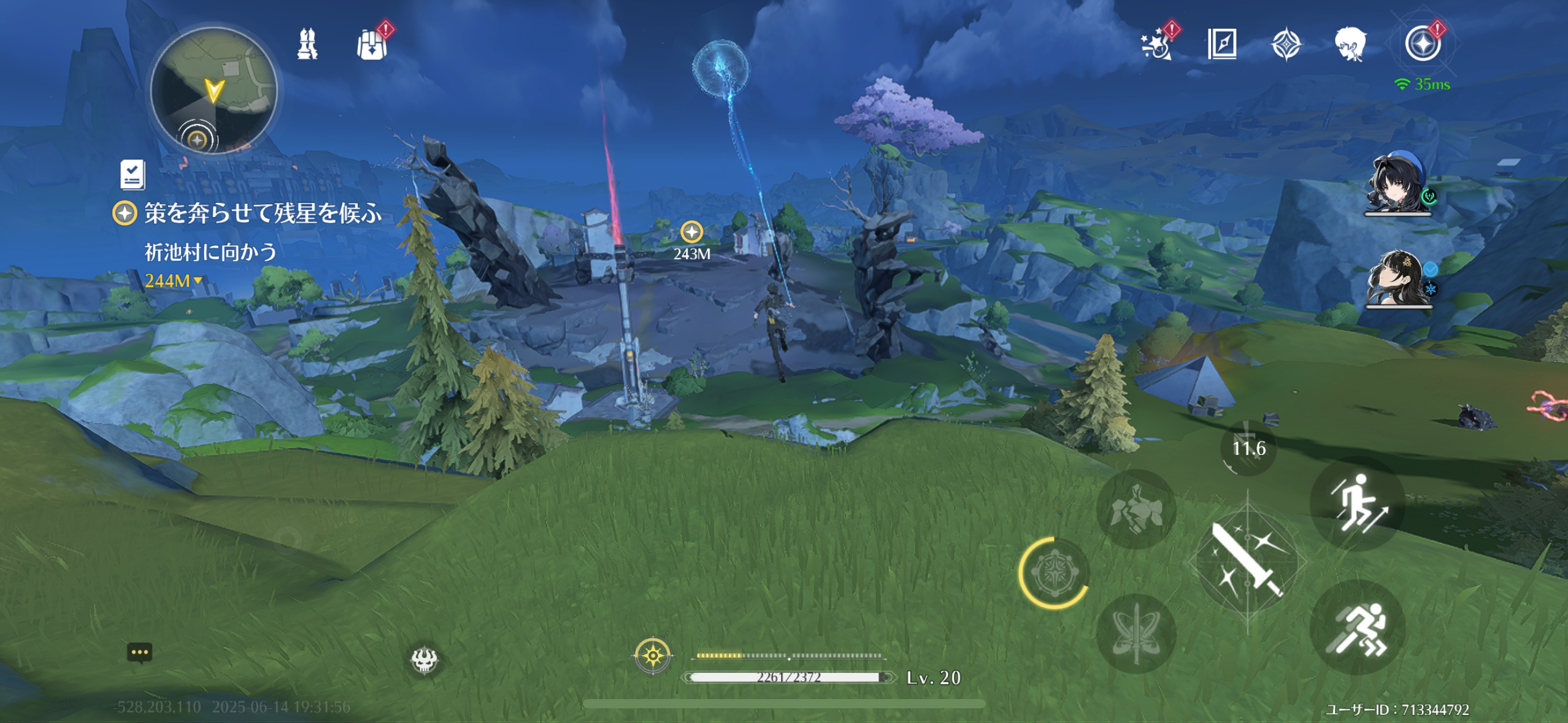This screenshot has width=1568, height=723.
Task: Use the echo skill creature button
Action: pos(1136,509)
